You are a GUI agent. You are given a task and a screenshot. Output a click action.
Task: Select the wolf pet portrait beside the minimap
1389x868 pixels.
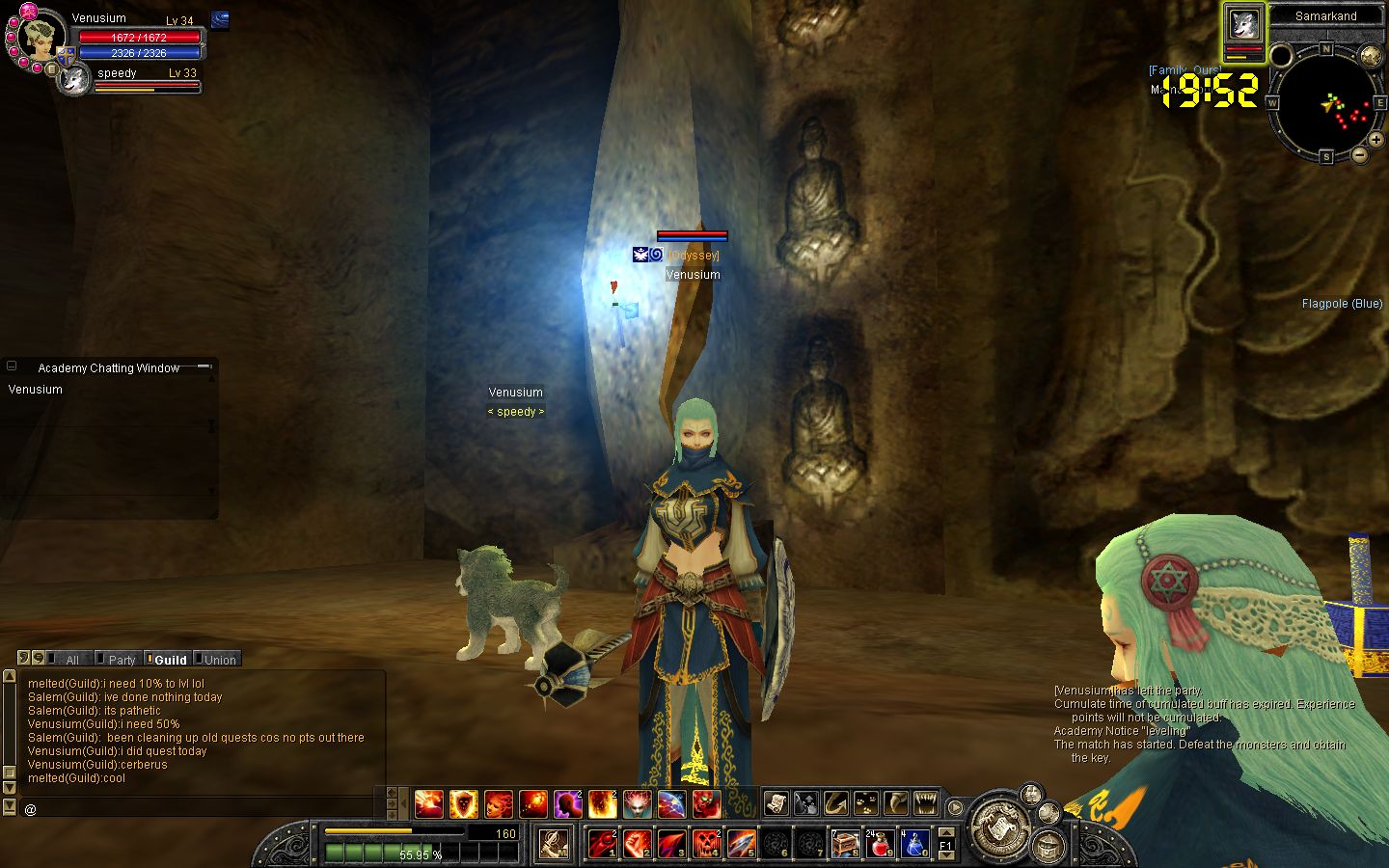coord(1243,23)
